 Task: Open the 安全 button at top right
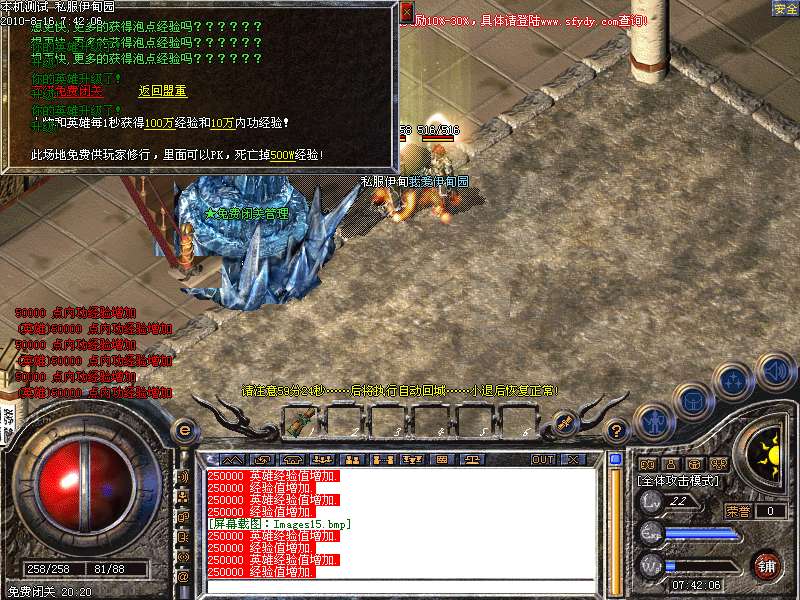tap(785, 9)
